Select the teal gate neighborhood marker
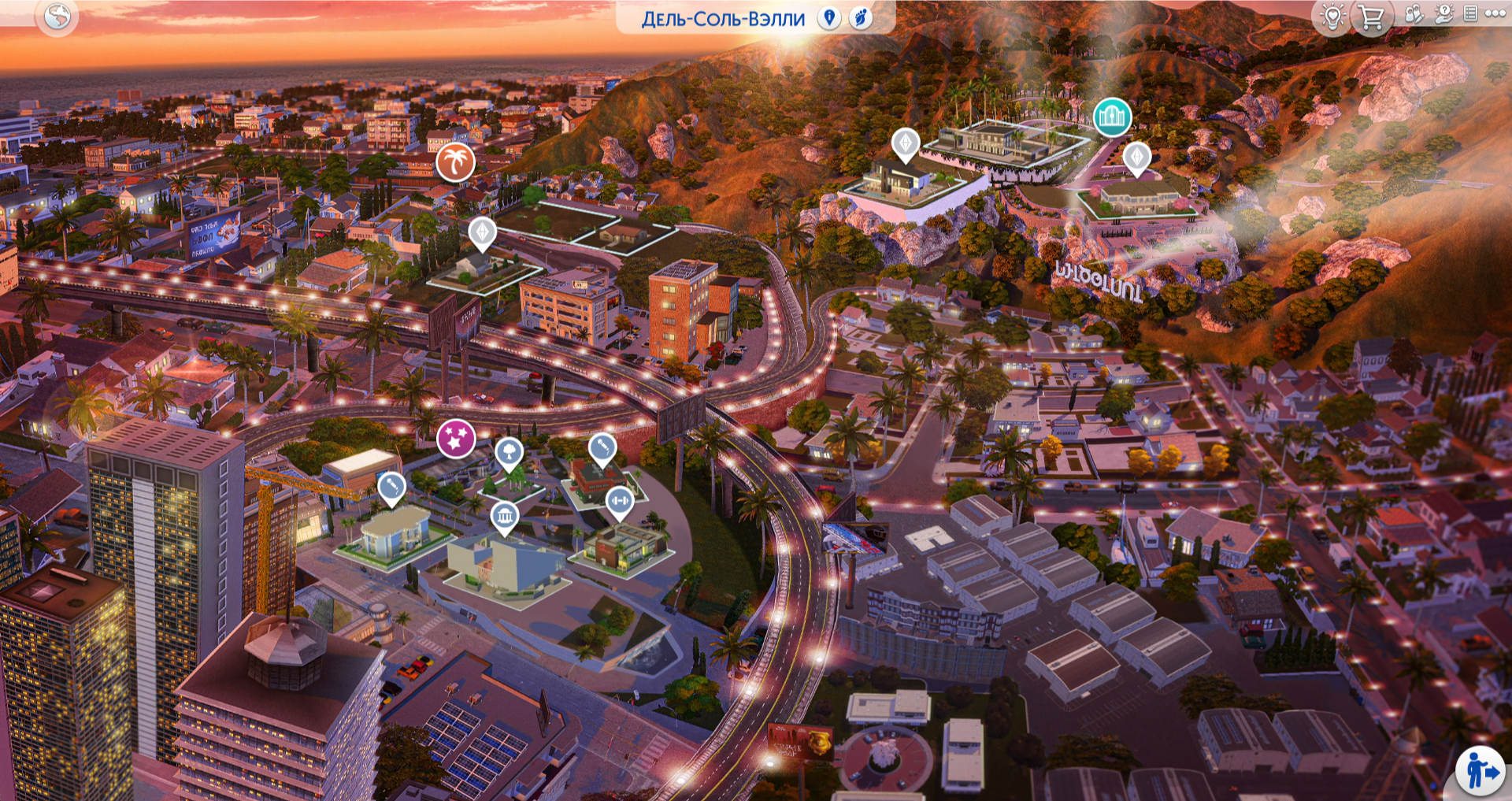 pyautogui.click(x=1112, y=117)
